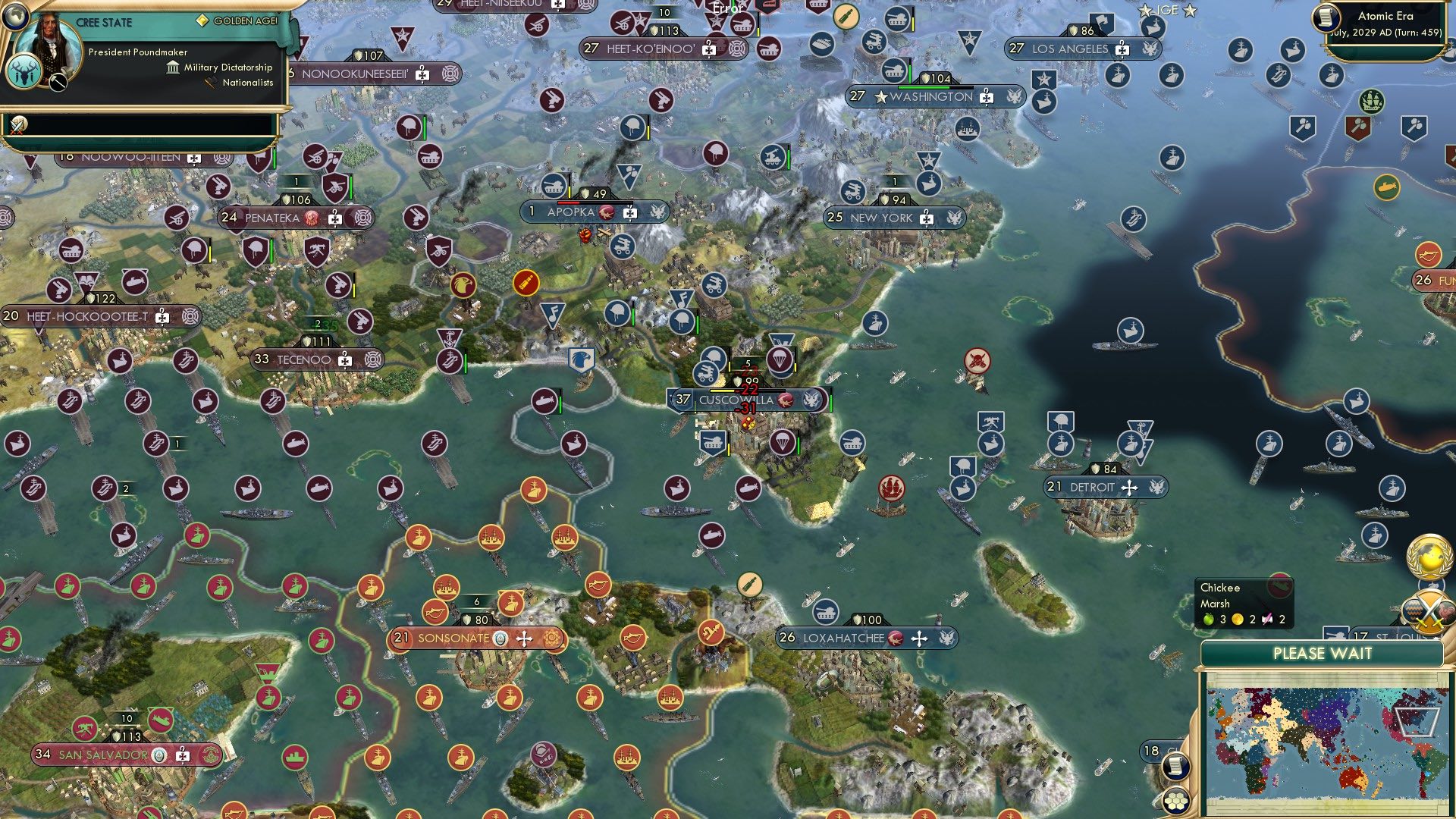Click the Golden Age diamond icon
Image resolution: width=1456 pixels, height=819 pixels.
[x=203, y=20]
